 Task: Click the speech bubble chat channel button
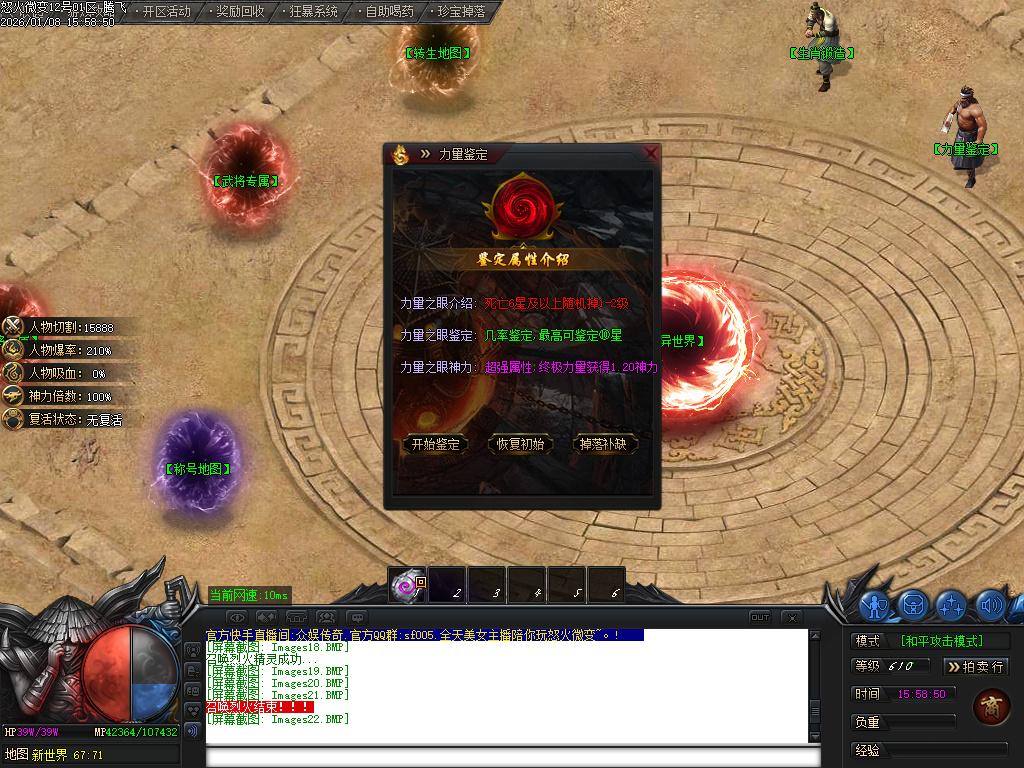click(x=357, y=616)
